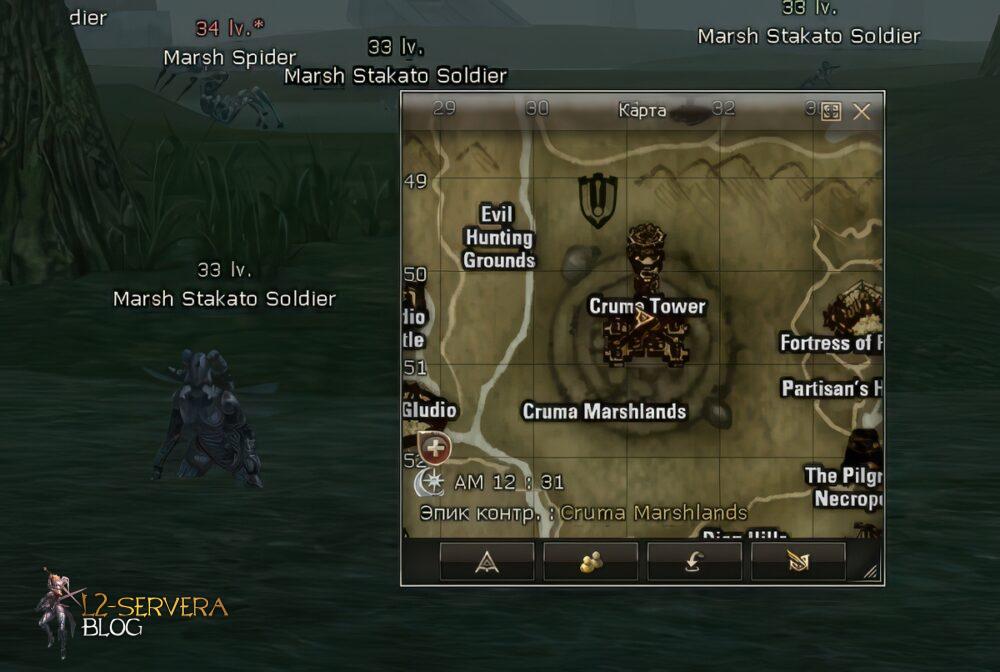Select the Cruma Tower map location
1000x672 pixels.
[x=647, y=307]
